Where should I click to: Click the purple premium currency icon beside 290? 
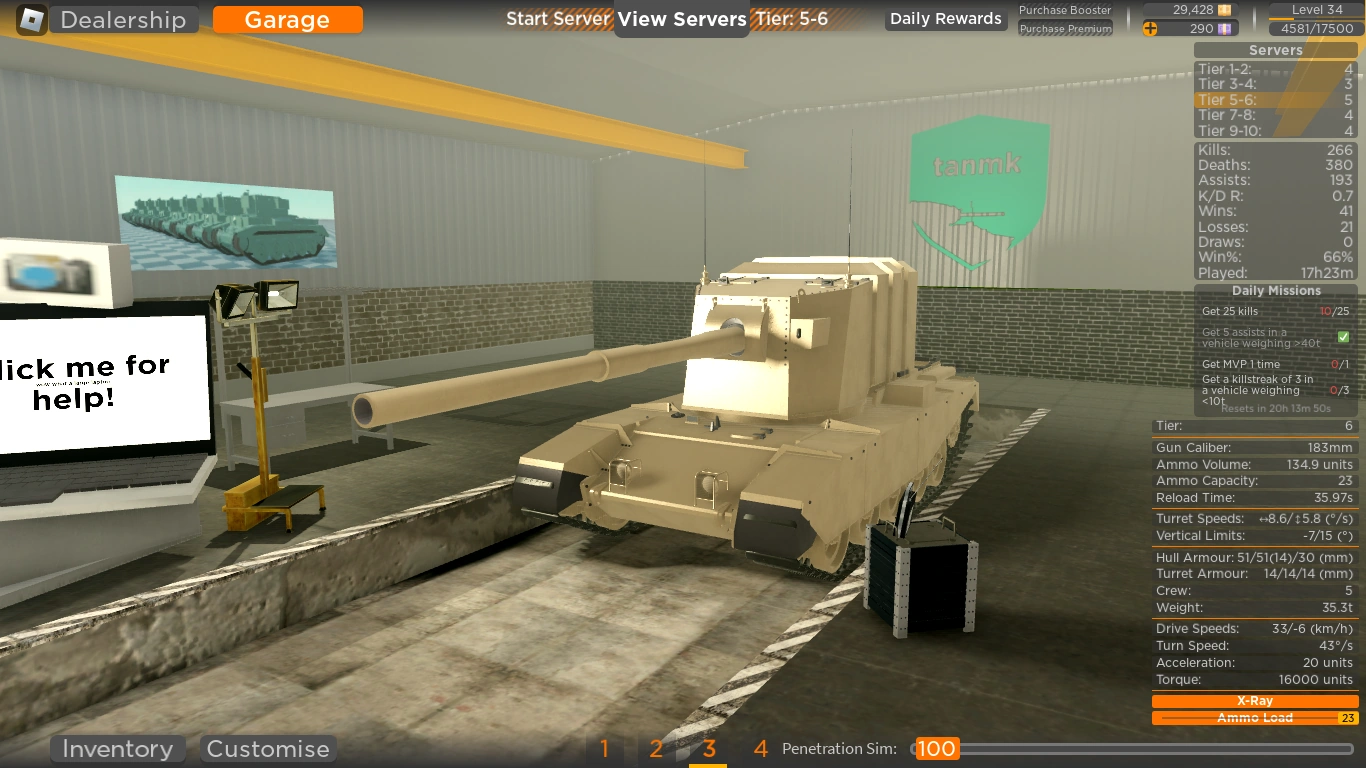(x=1224, y=28)
